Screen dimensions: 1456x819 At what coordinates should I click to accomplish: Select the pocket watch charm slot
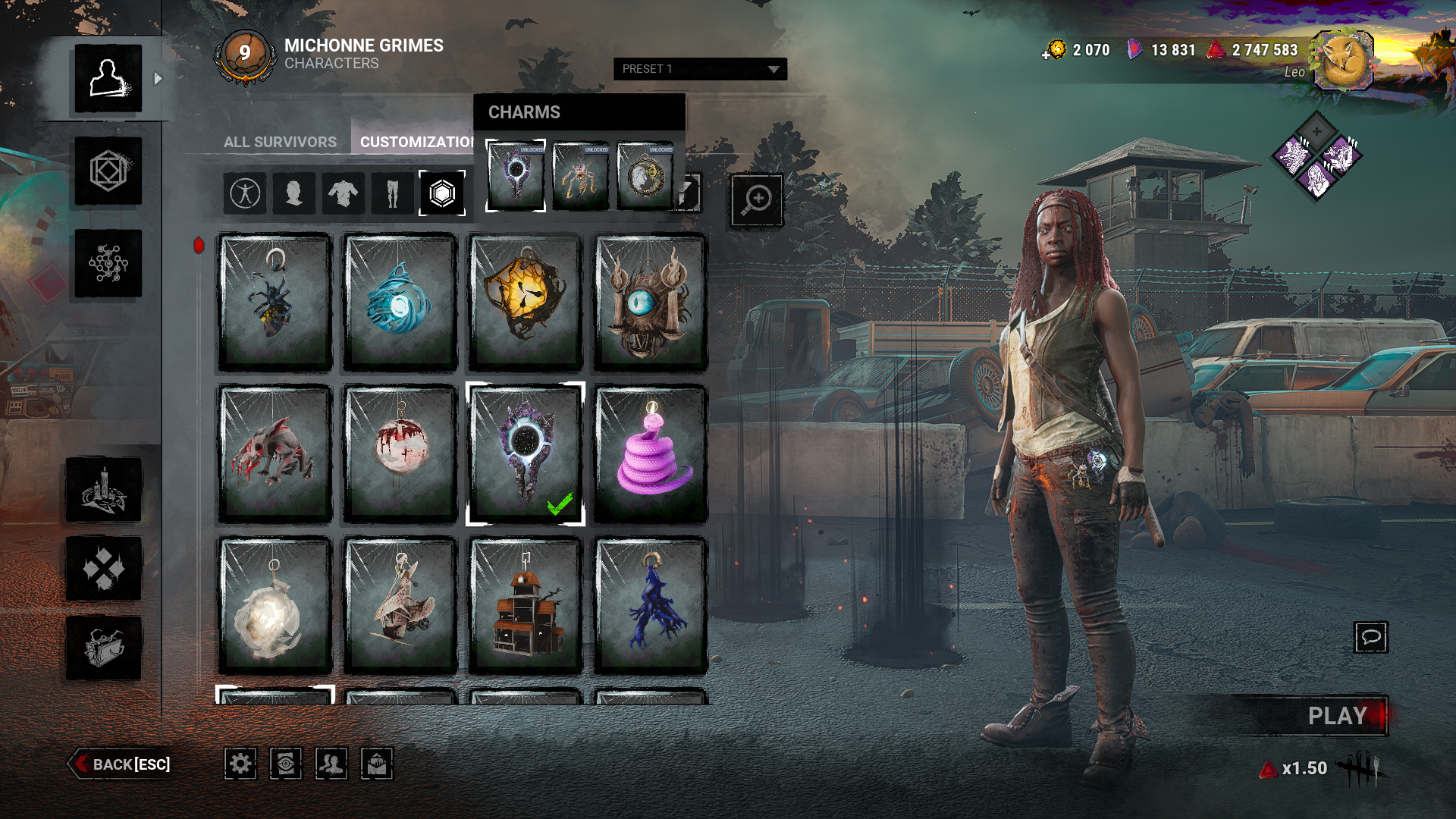(645, 176)
